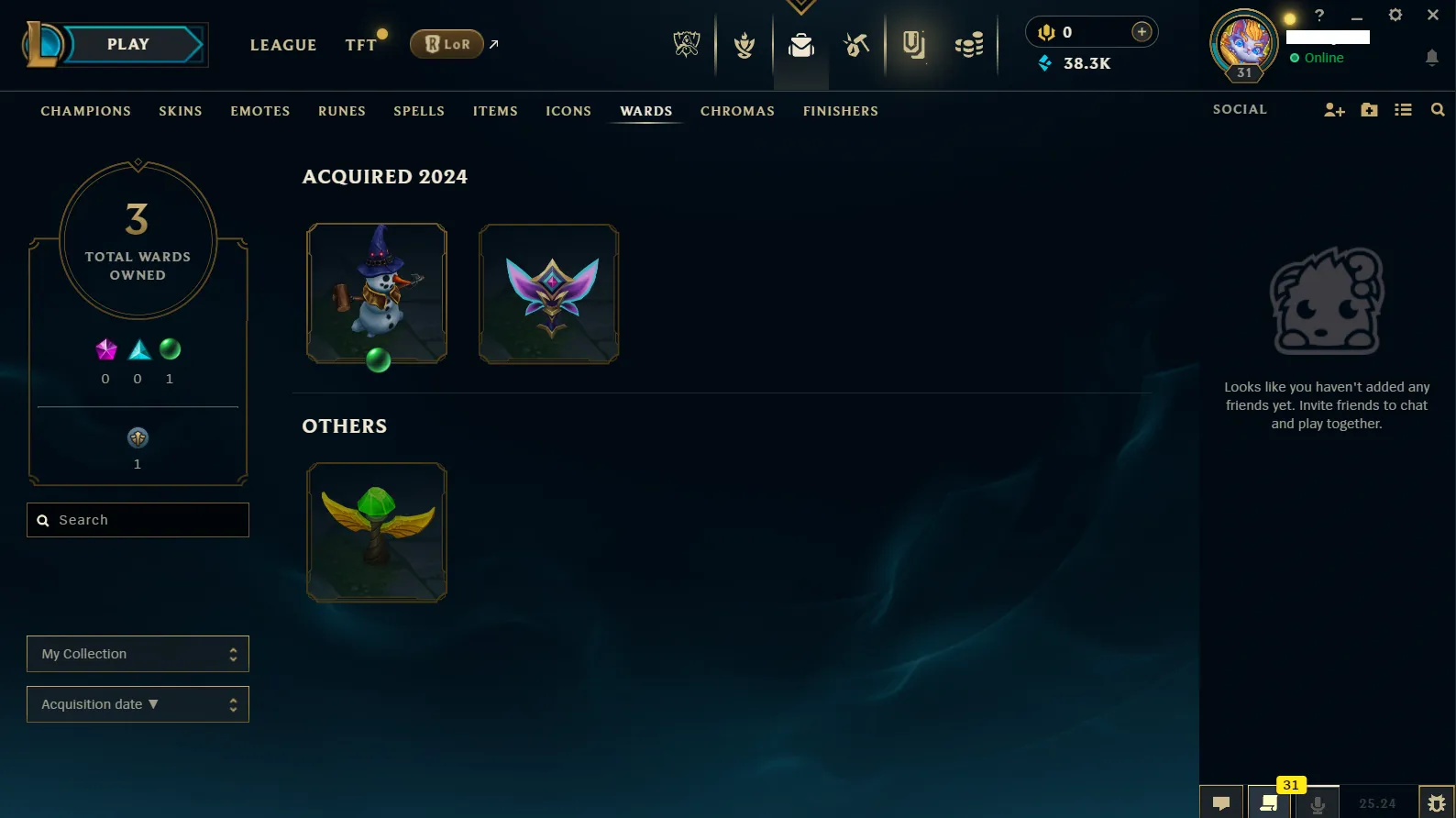Expand the LoR launcher link
This screenshot has height=818, width=1456.
[493, 42]
